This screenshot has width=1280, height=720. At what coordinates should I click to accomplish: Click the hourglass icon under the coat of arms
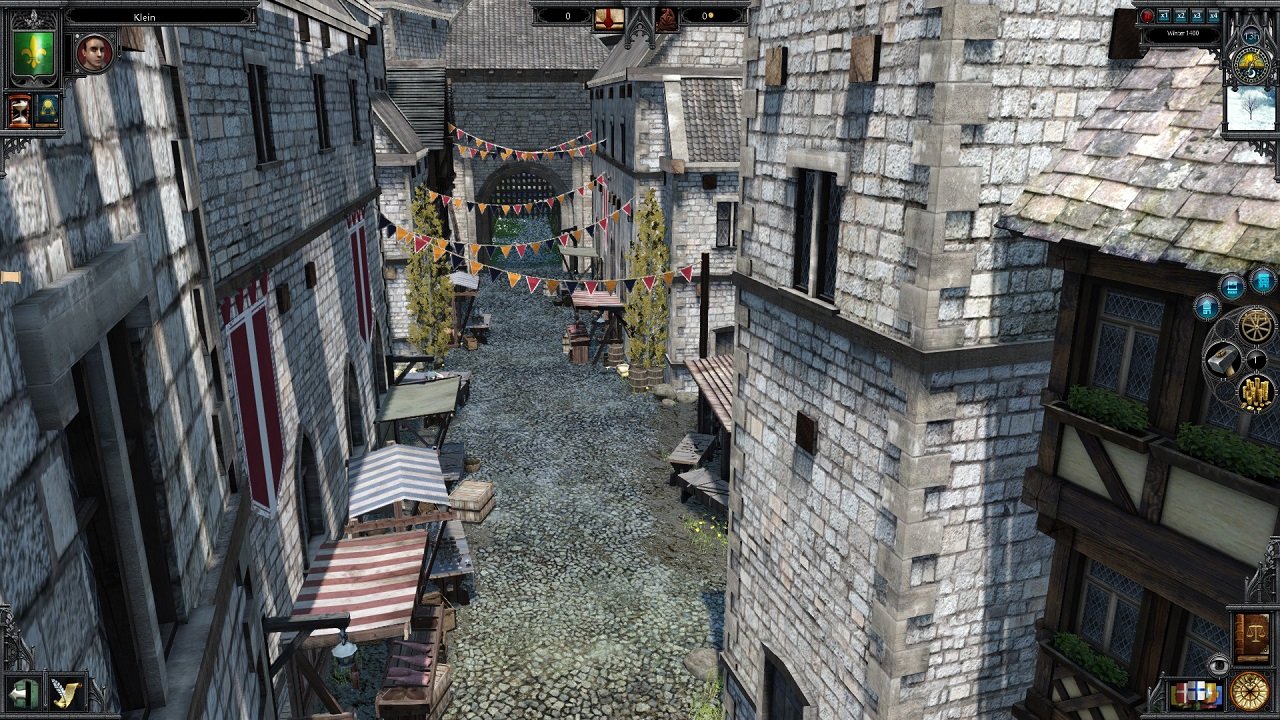pos(20,109)
